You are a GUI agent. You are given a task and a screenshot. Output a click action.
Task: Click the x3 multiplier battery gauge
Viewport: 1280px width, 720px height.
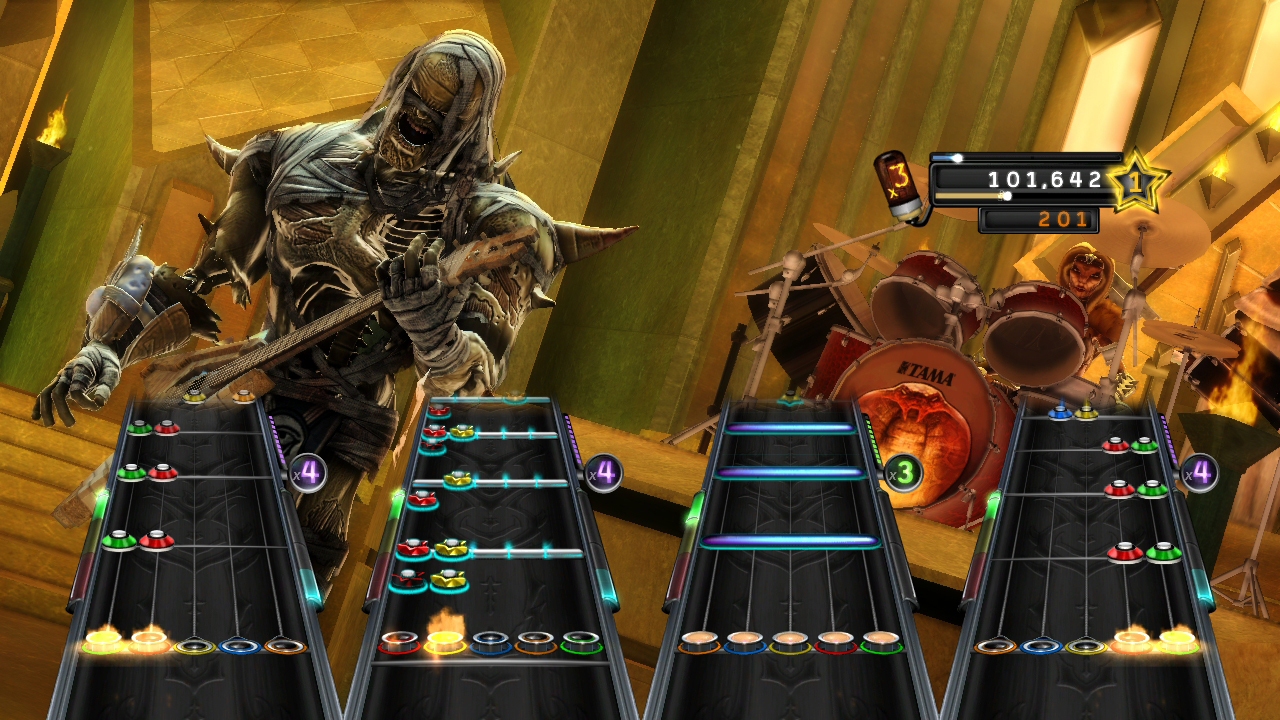pyautogui.click(x=899, y=185)
